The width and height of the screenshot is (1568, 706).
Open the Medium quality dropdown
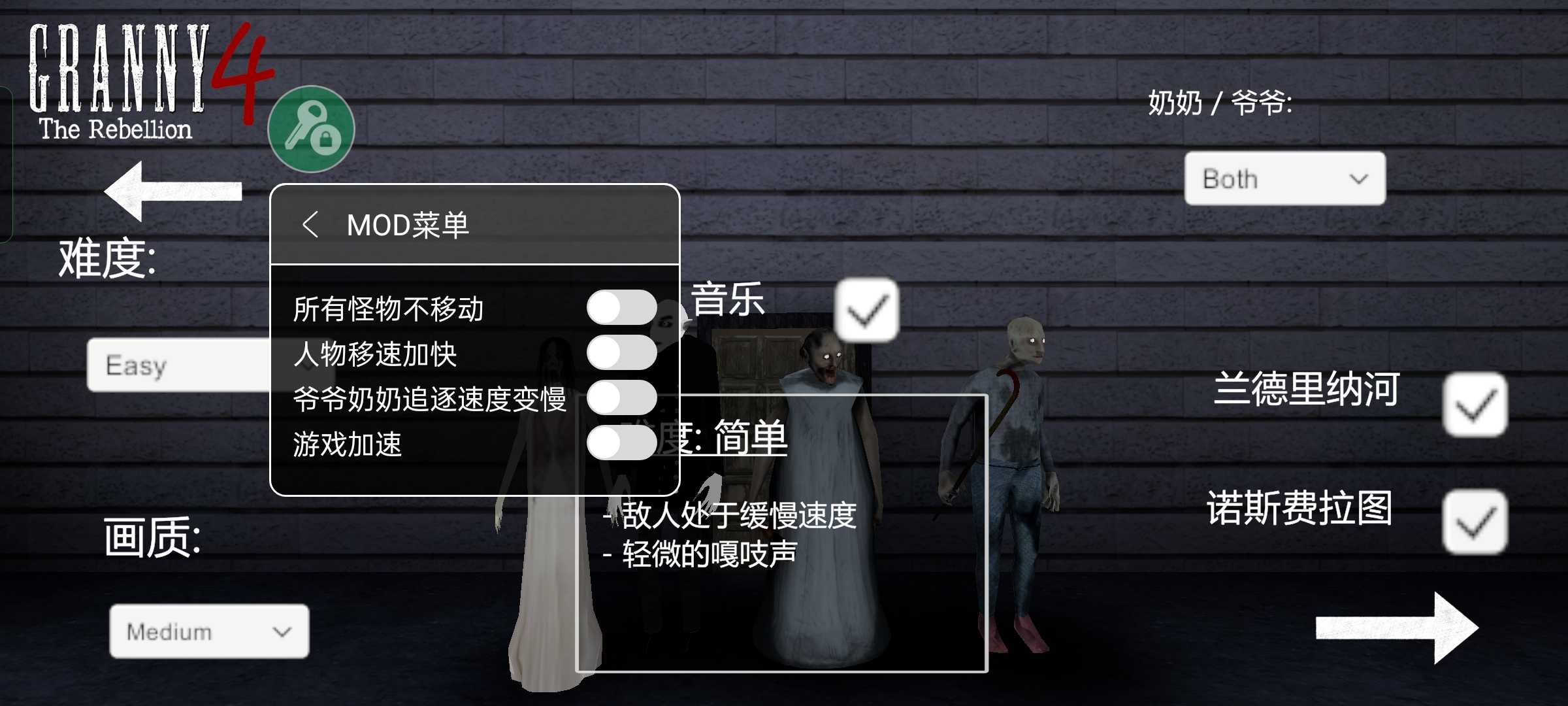(x=209, y=631)
